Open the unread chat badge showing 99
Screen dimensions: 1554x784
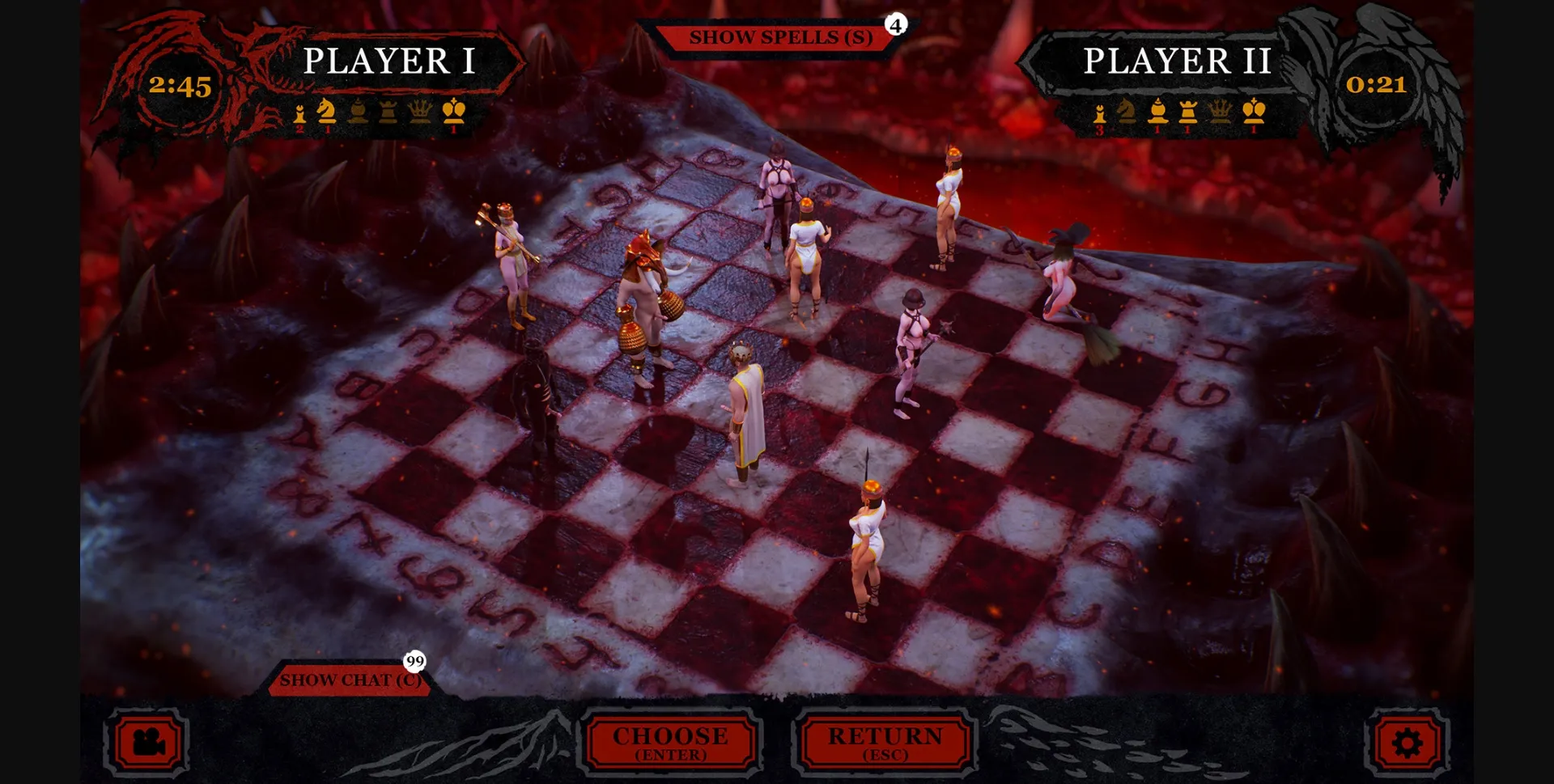414,663
